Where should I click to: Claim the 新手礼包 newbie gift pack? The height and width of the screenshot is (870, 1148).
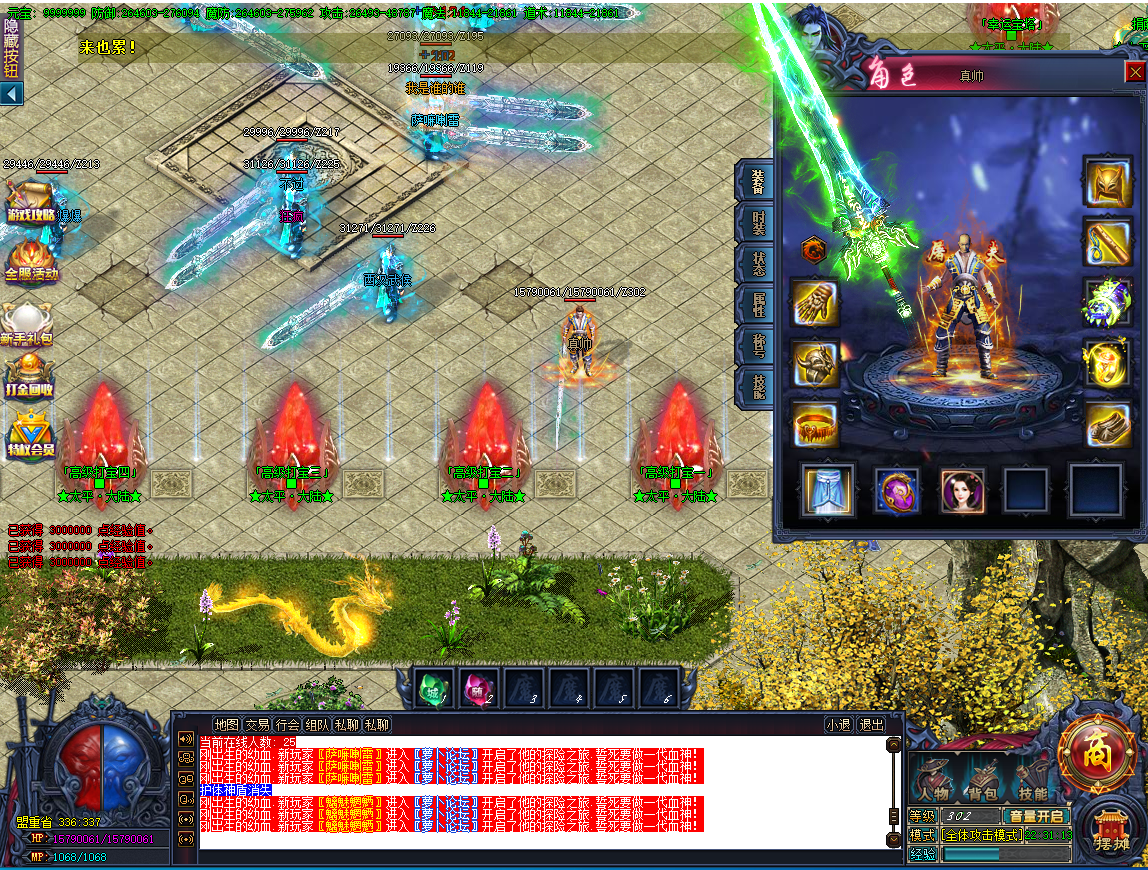(27, 325)
